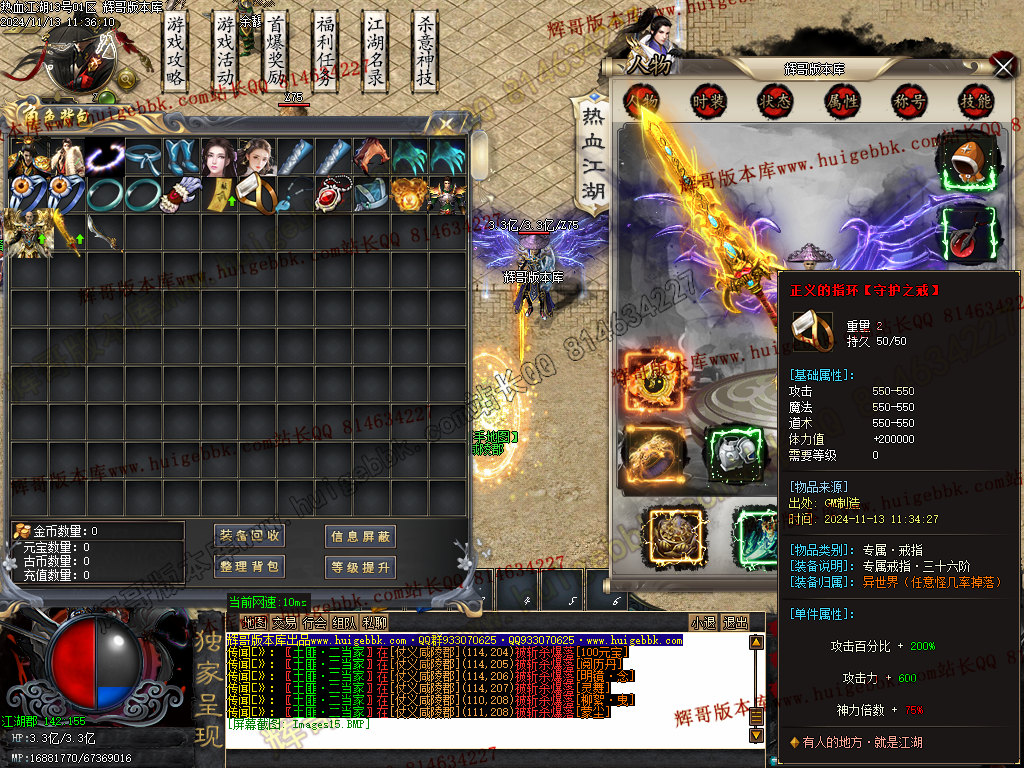Click the 等级提升 level up button
This screenshot has height=768, width=1024.
click(x=360, y=567)
